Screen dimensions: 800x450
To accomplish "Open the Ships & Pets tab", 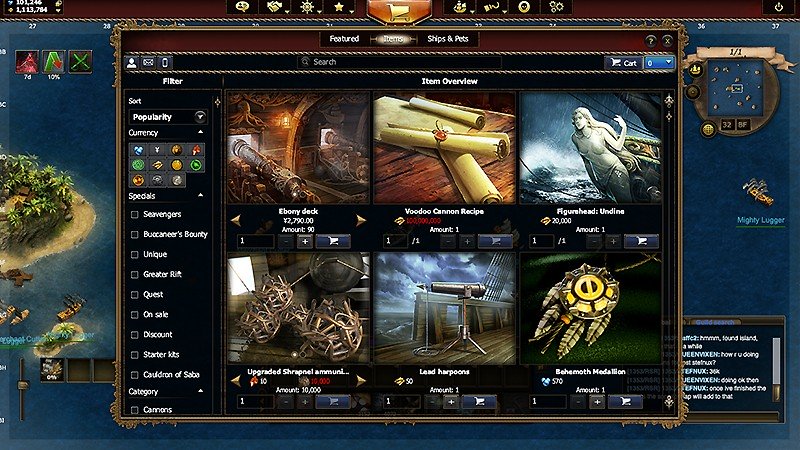I will pyautogui.click(x=447, y=39).
